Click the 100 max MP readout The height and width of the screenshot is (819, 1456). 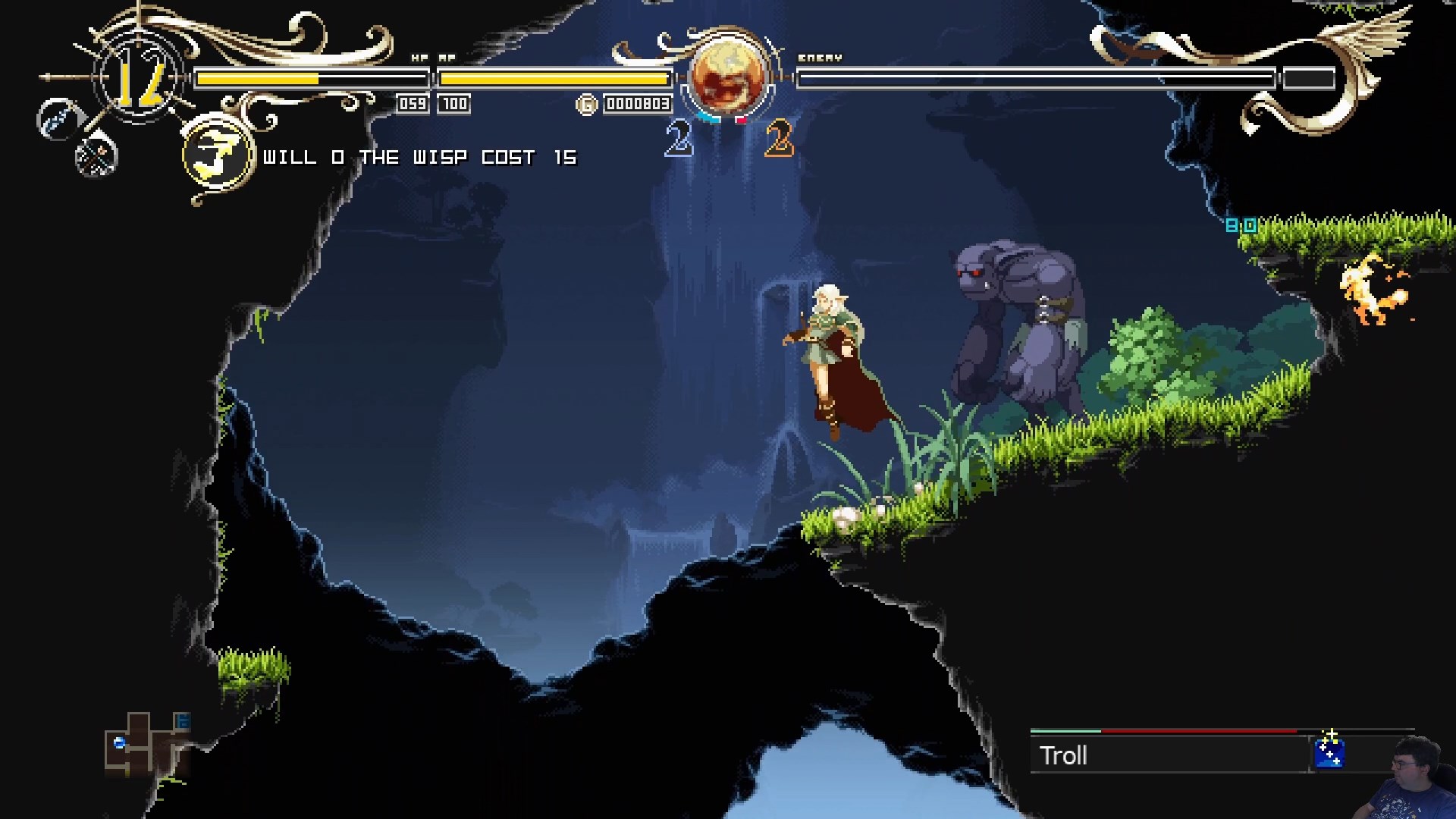(x=455, y=104)
